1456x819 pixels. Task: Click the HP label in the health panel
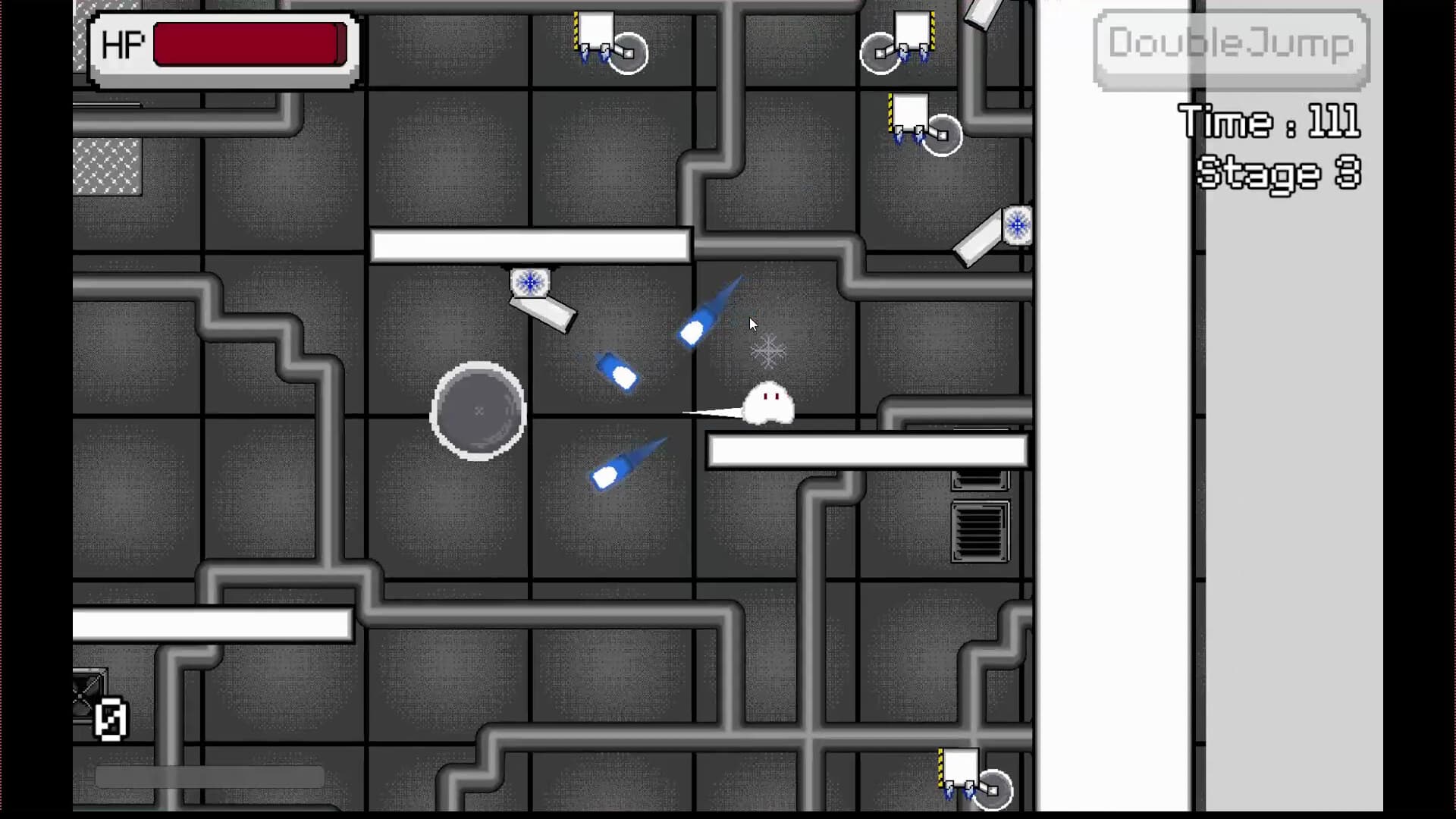point(124,44)
